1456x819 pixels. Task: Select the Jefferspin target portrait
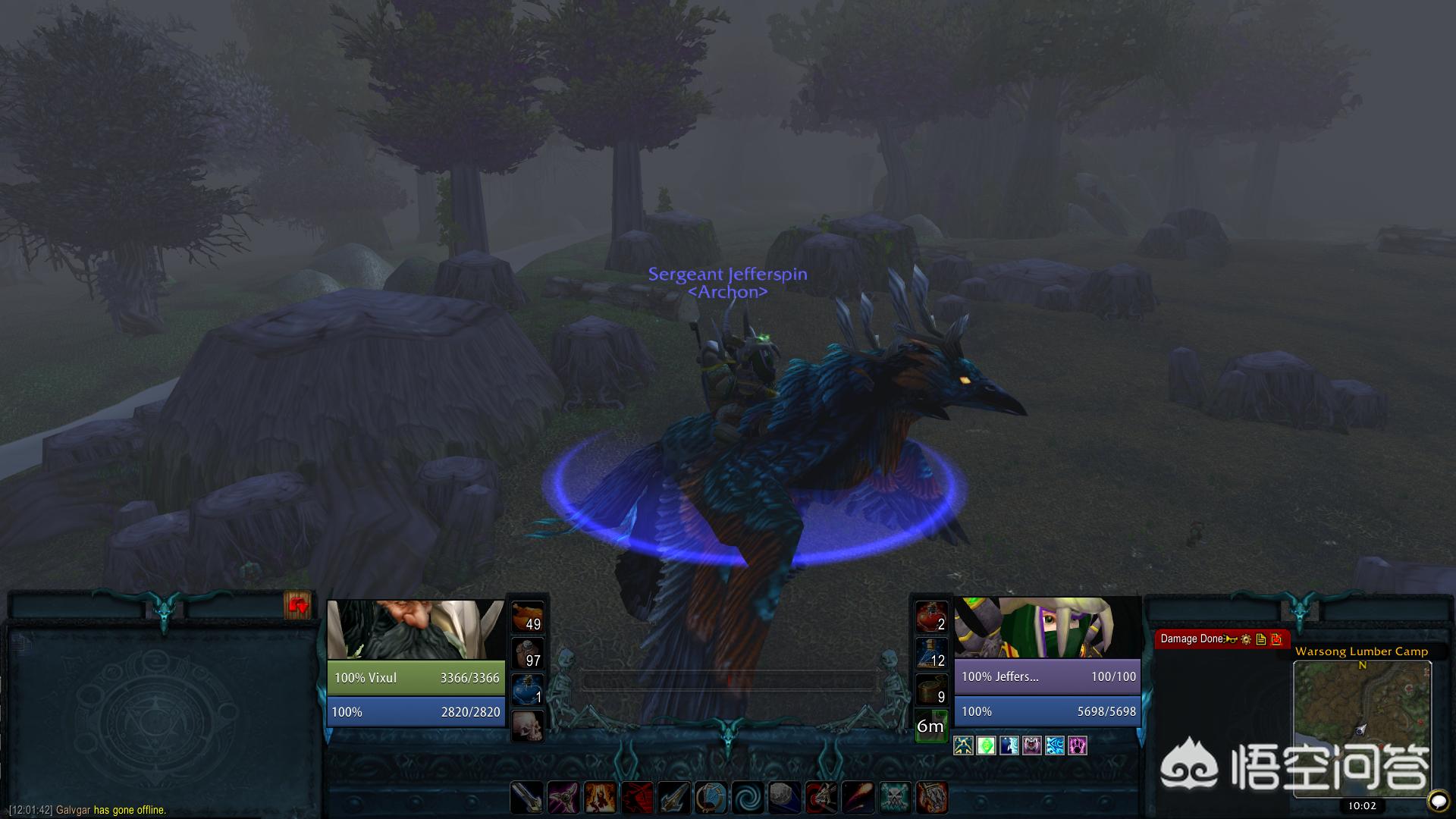[1046, 628]
